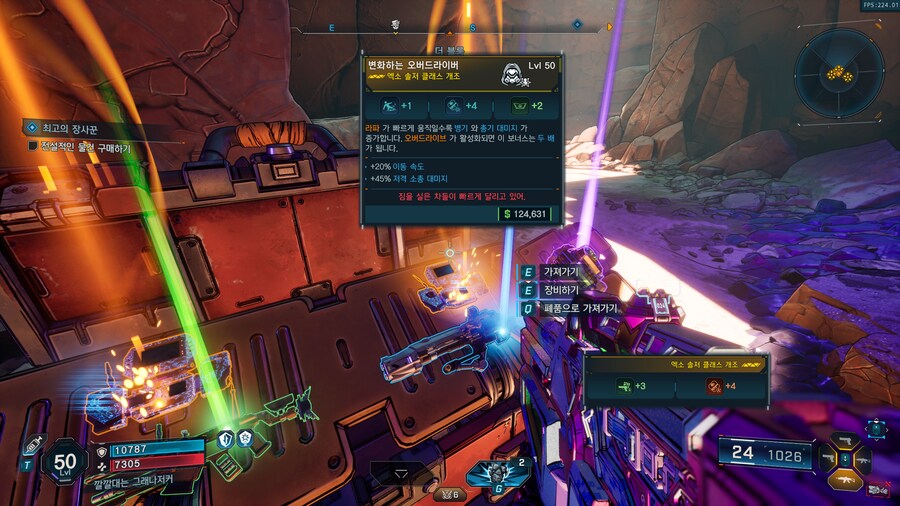The width and height of the screenshot is (900, 506).
Task: Click the +2 skill bonus on item card
Action: [527, 106]
